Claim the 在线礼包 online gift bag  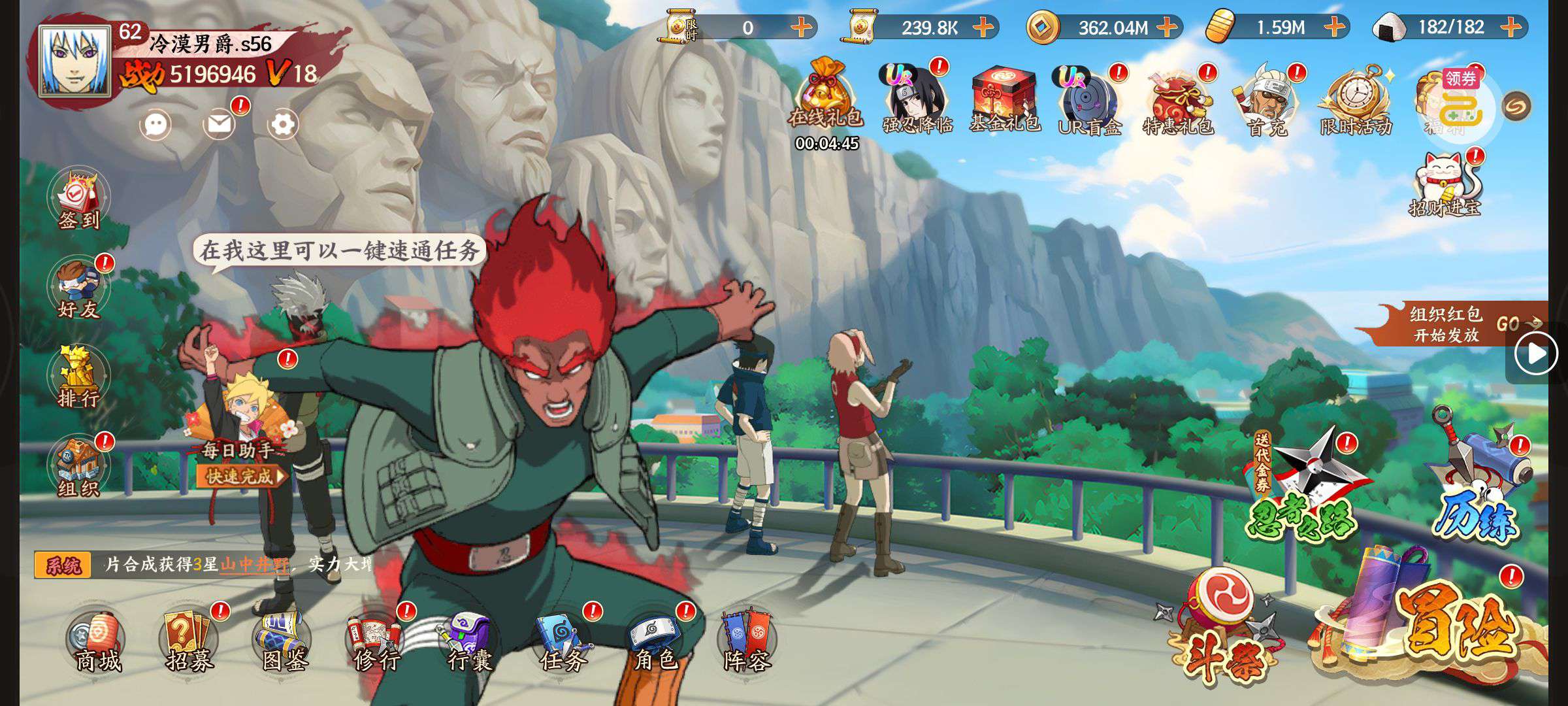(x=826, y=97)
